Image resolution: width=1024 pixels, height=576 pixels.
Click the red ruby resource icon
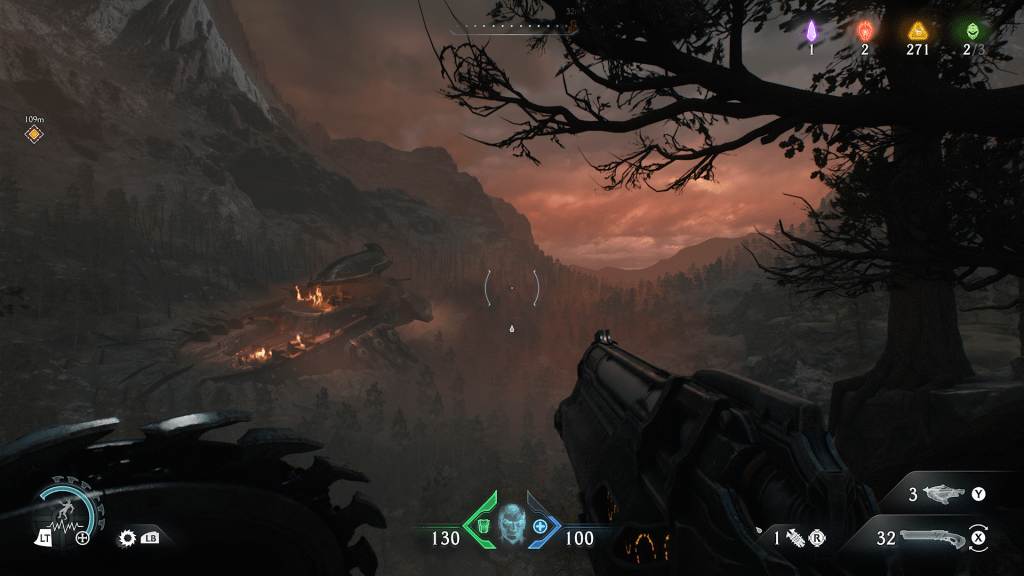[x=864, y=31]
